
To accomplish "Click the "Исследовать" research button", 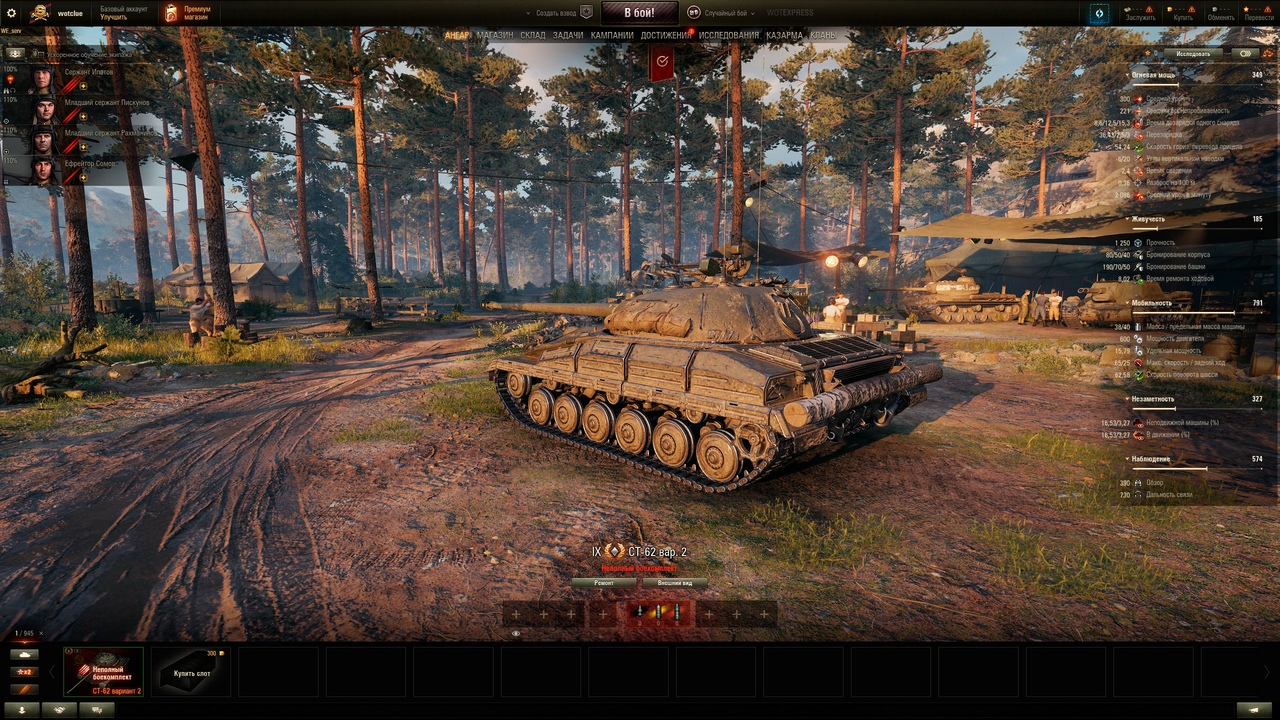I will pyautogui.click(x=1193, y=53).
